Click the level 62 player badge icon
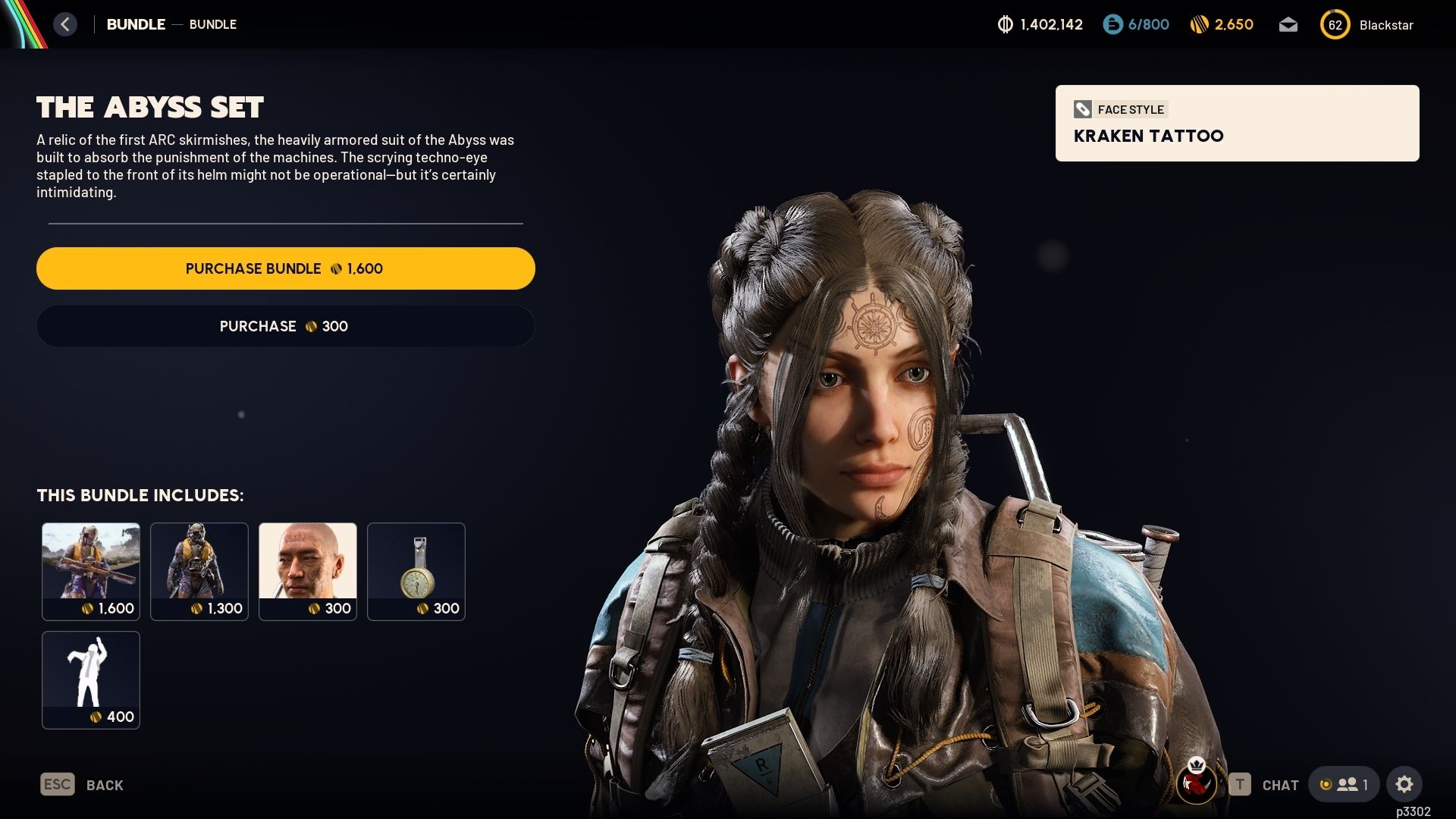This screenshot has width=1456, height=819. click(1336, 24)
